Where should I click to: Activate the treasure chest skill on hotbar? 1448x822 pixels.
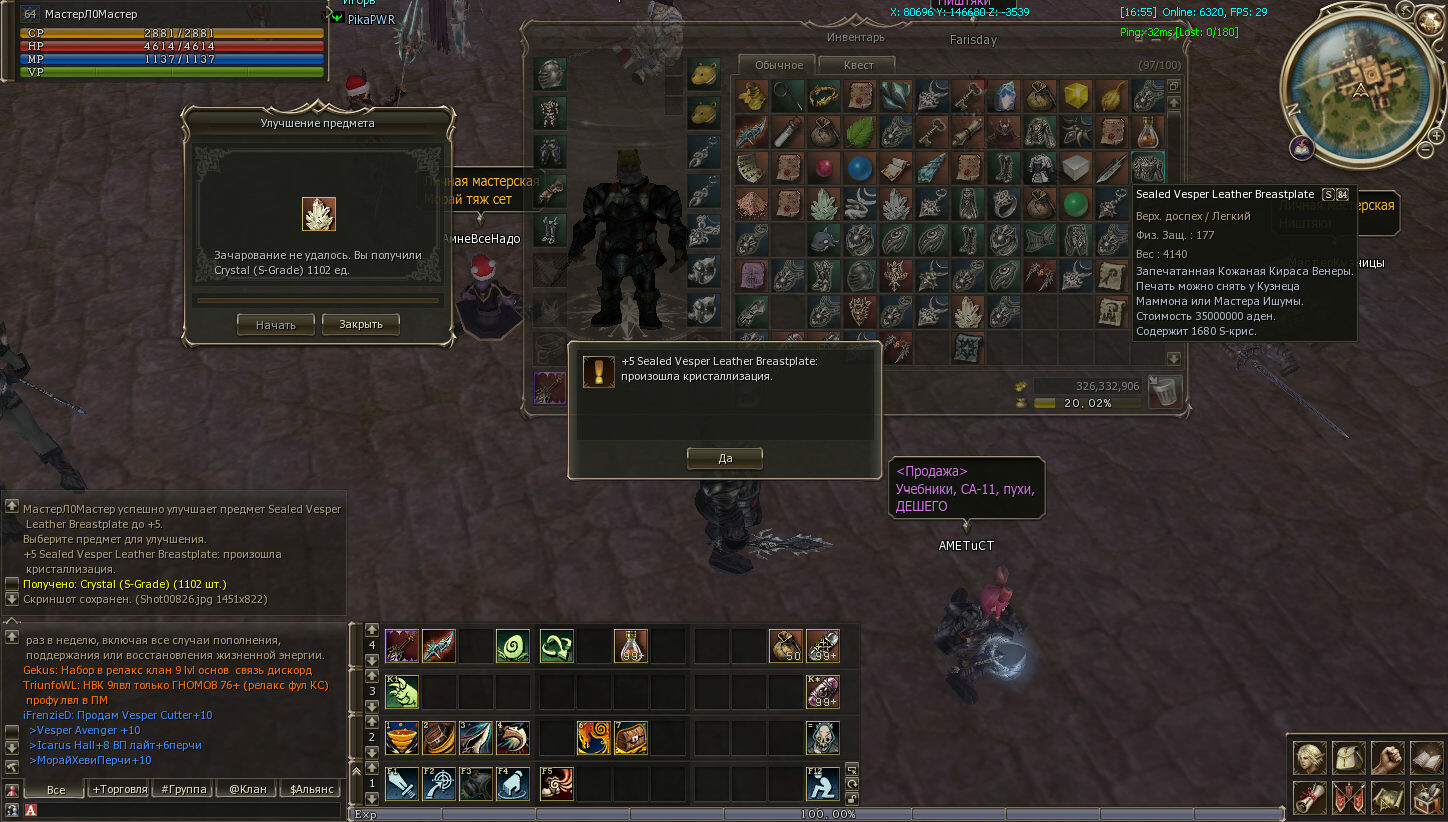[x=631, y=738]
